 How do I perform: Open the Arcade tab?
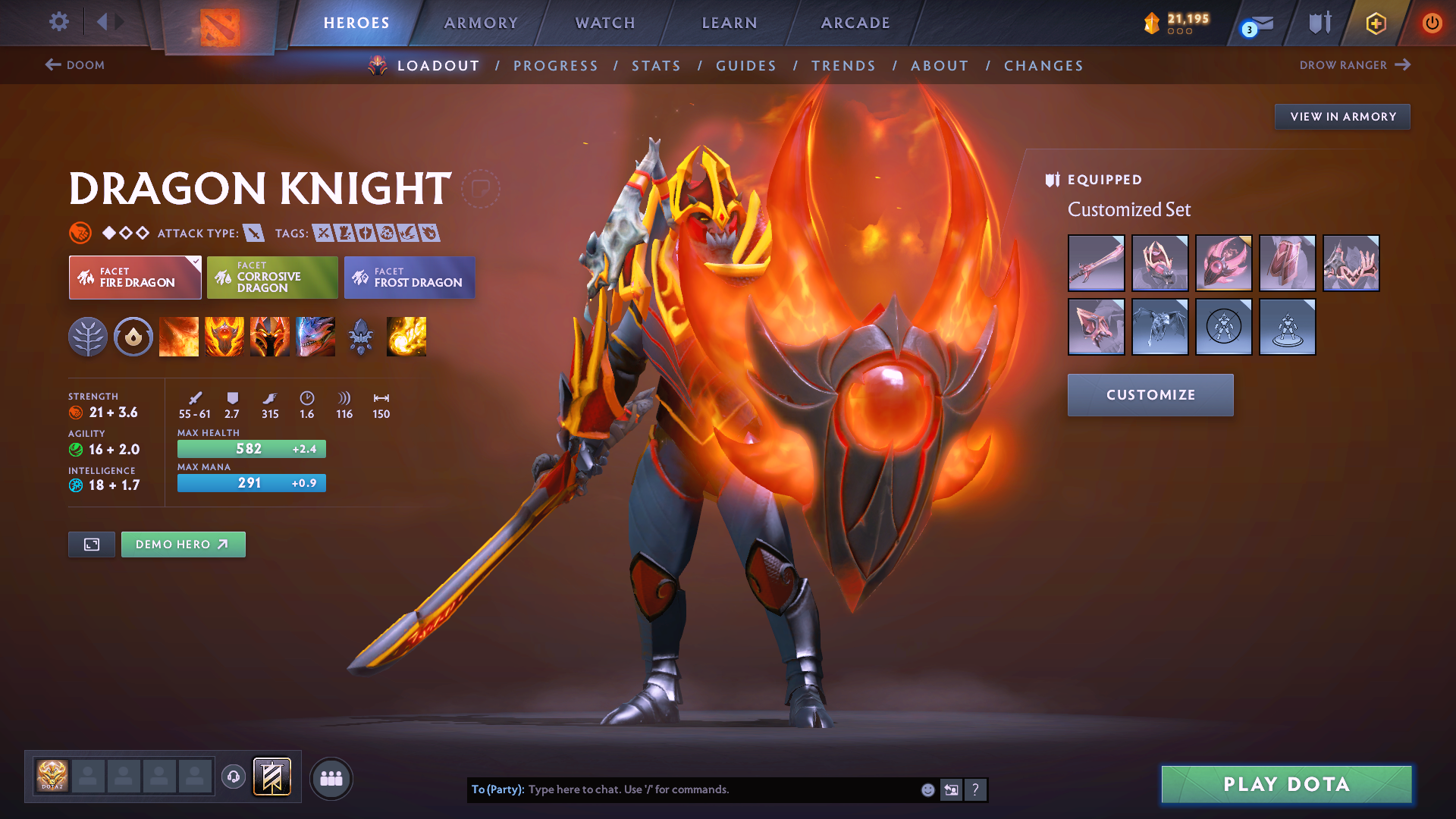[855, 23]
